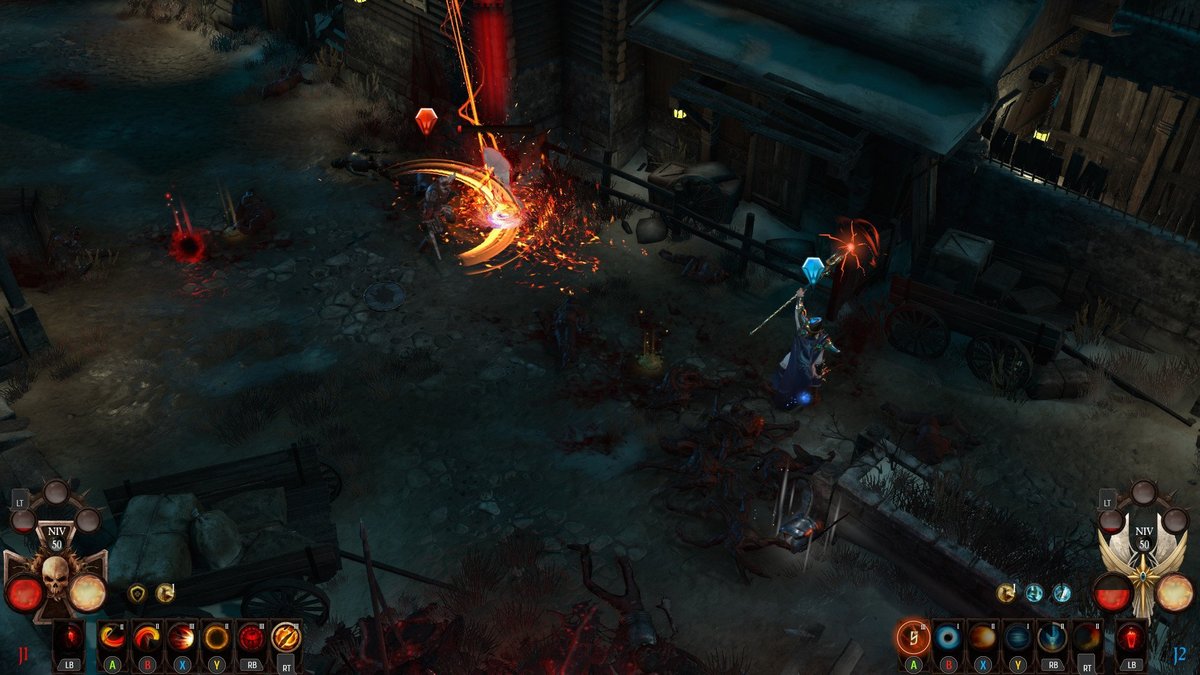The height and width of the screenshot is (675, 1200).
Task: Use player one's red health potion slot
Action: tap(69, 636)
